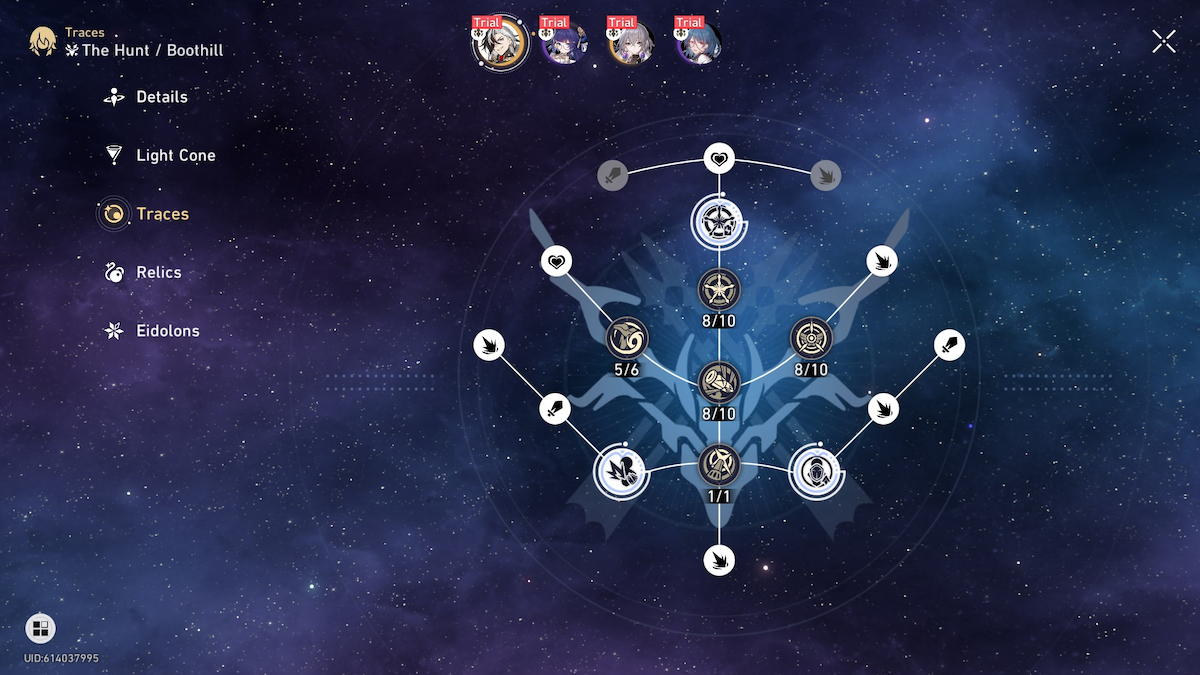Open the technique trace showing 1/1

pos(719,463)
